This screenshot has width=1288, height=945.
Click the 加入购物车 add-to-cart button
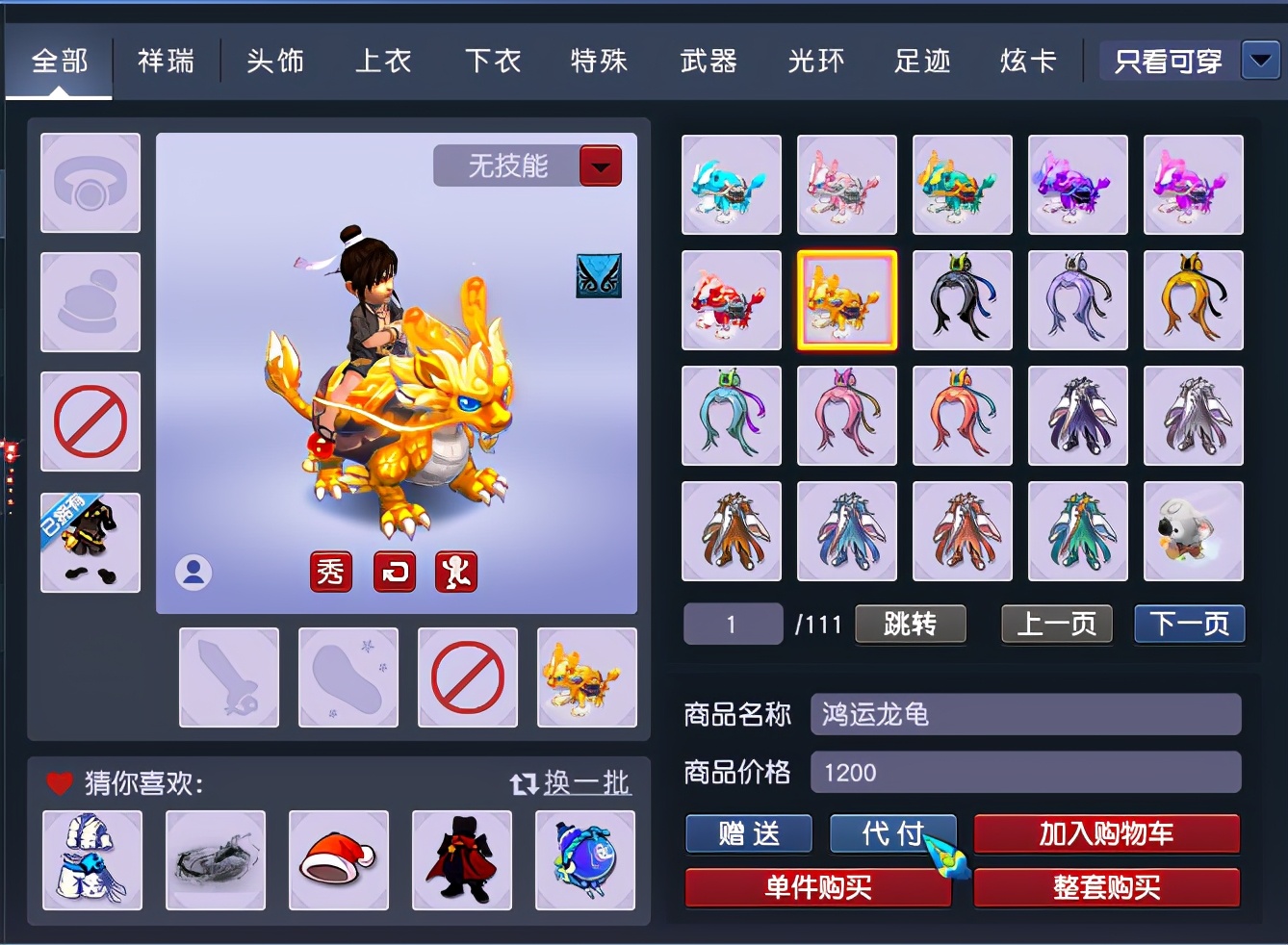pos(1105,833)
